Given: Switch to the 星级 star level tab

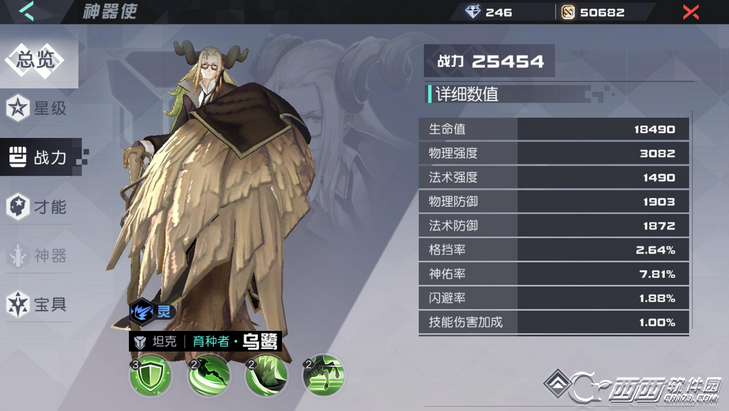Looking at the screenshot, I should click(x=38, y=108).
